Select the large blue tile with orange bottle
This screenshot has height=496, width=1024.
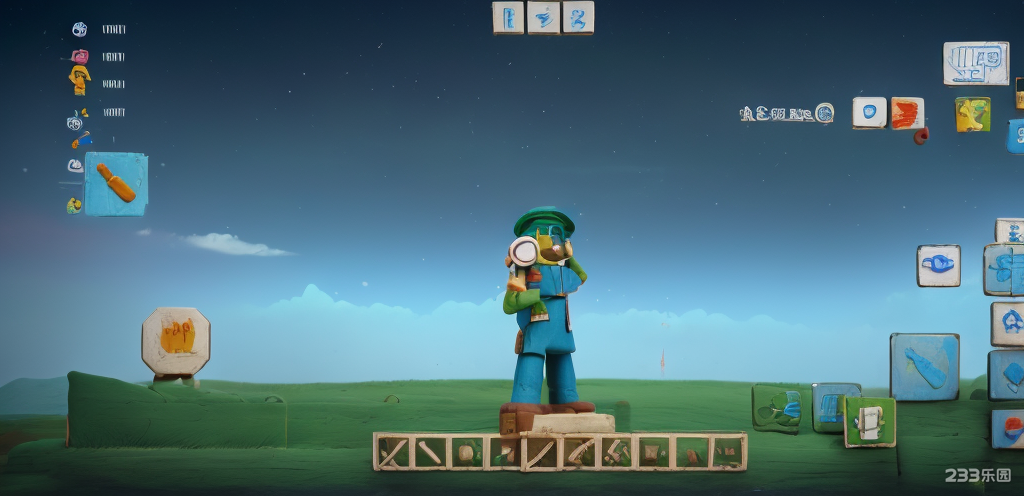(x=115, y=184)
